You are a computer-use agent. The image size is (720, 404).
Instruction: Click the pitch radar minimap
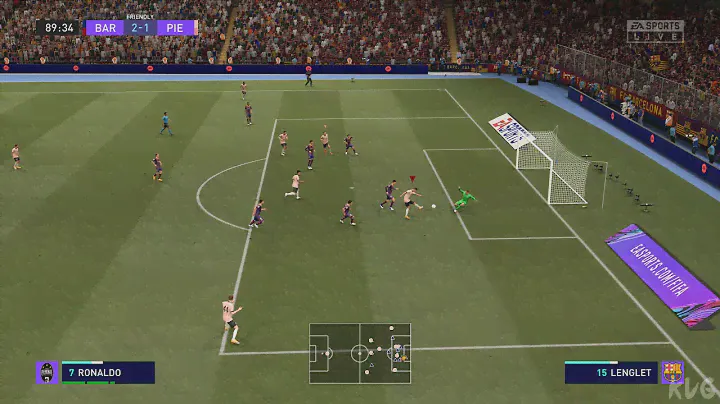[x=360, y=352]
